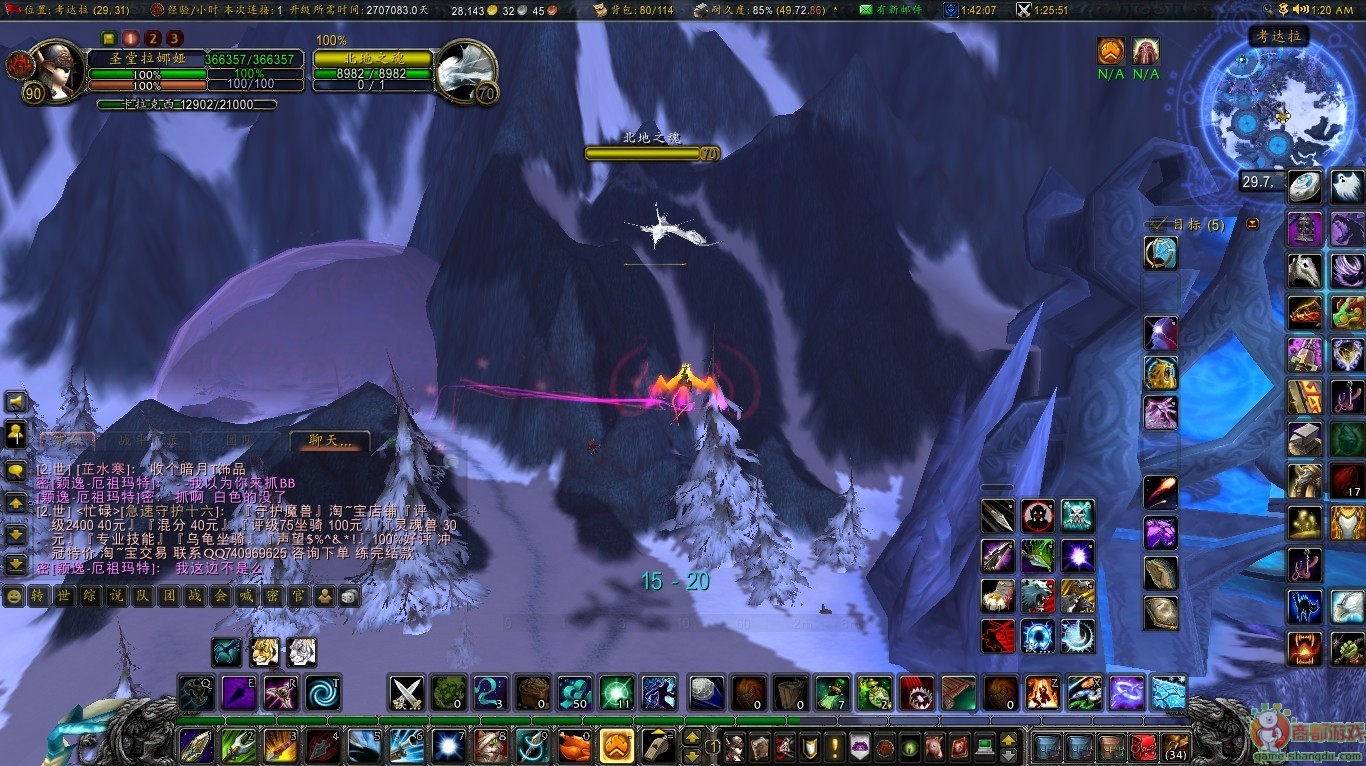Collapse the 目标 objectives tracker

(x=1252, y=224)
